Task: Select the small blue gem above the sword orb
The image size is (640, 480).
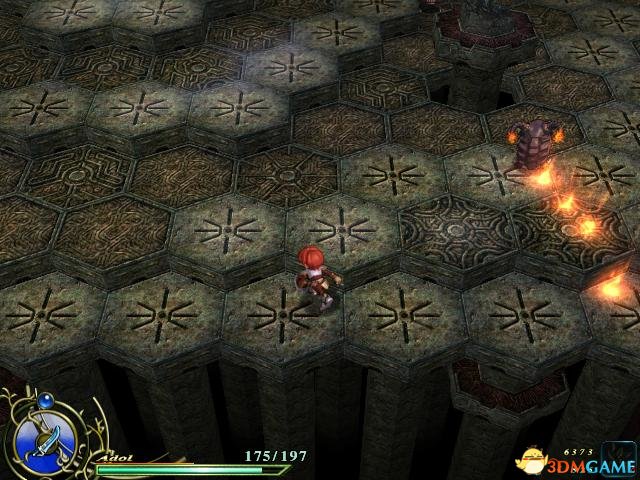Action: [44, 398]
